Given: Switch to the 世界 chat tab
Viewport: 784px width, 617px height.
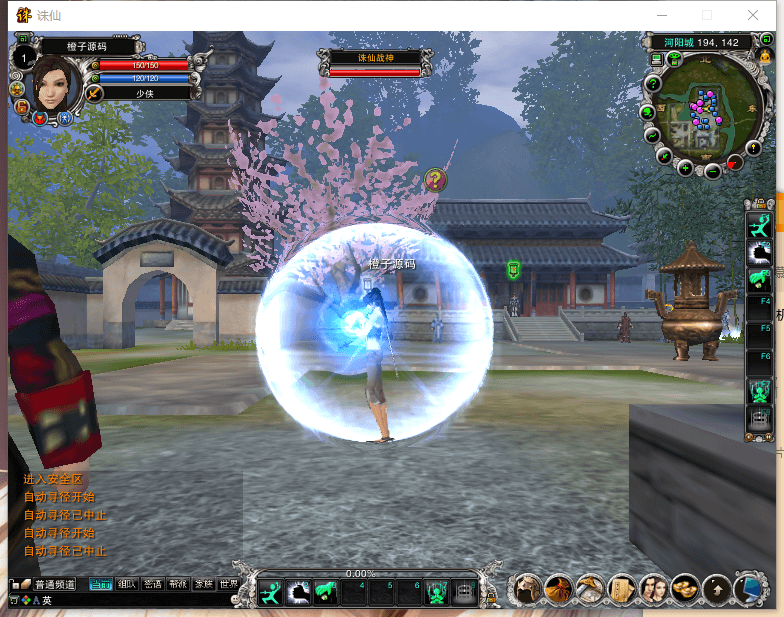Looking at the screenshot, I should [229, 584].
